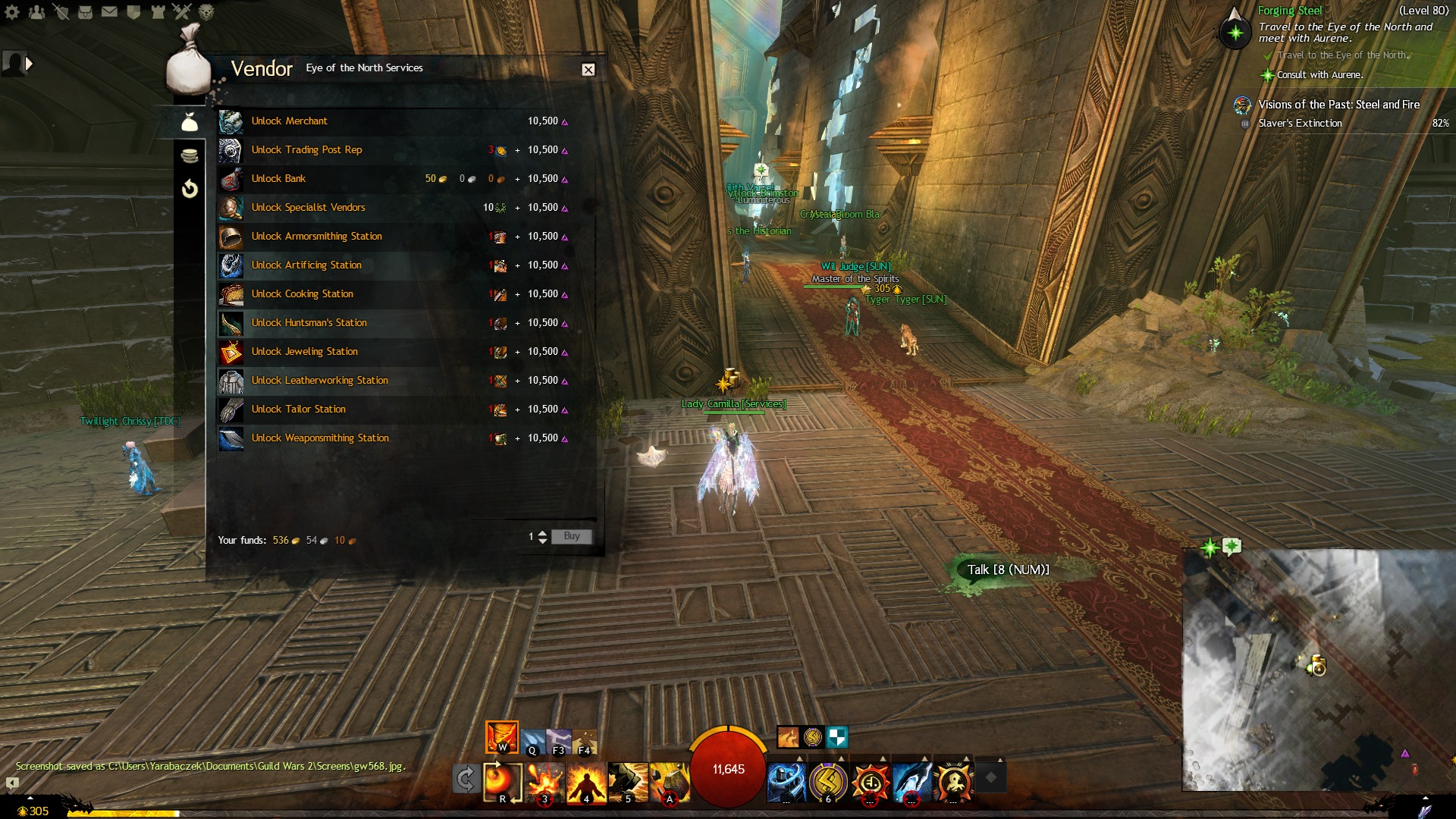Open the vendor sell tab with coins icon
Image resolution: width=1456 pixels, height=819 pixels.
click(x=190, y=155)
